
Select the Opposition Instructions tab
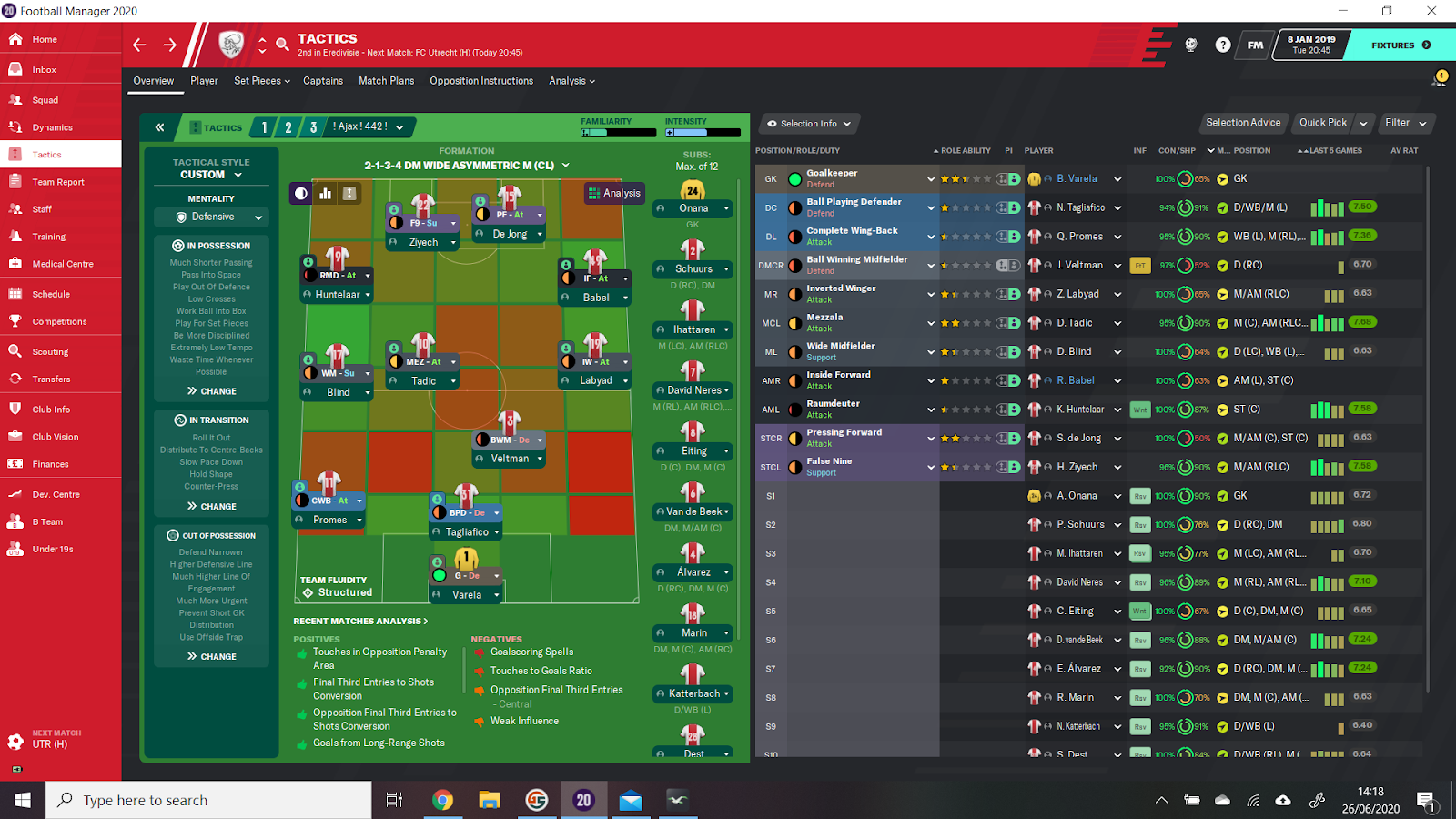tap(481, 81)
